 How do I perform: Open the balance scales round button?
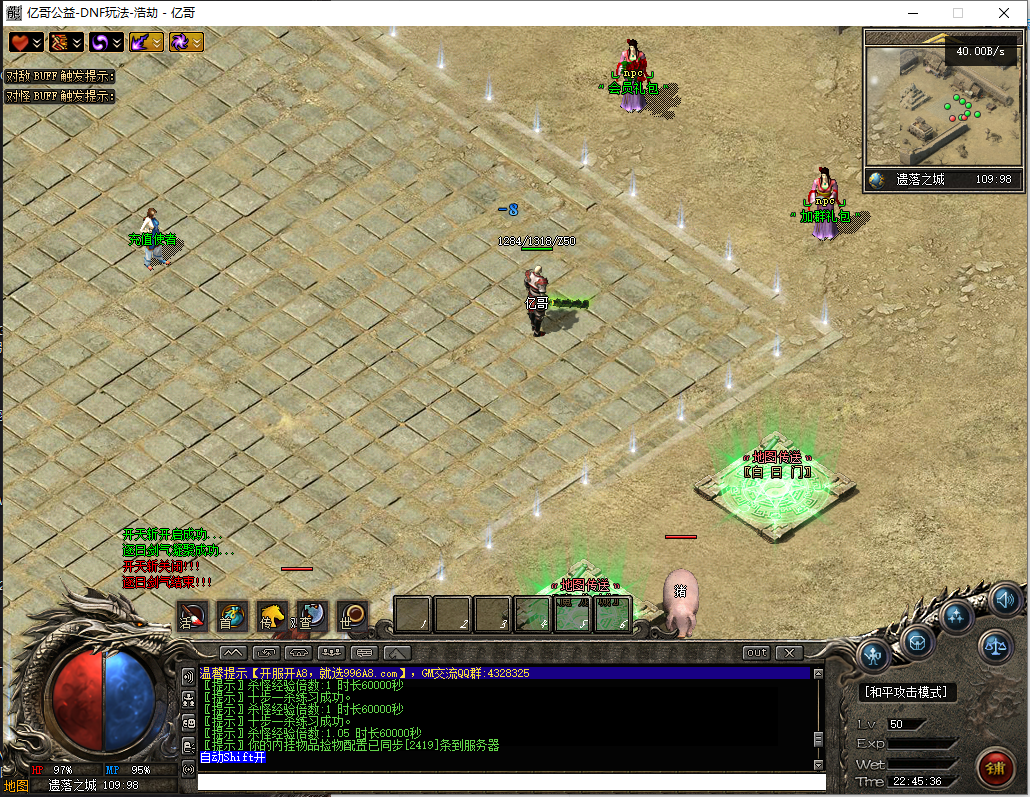pyautogui.click(x=995, y=646)
